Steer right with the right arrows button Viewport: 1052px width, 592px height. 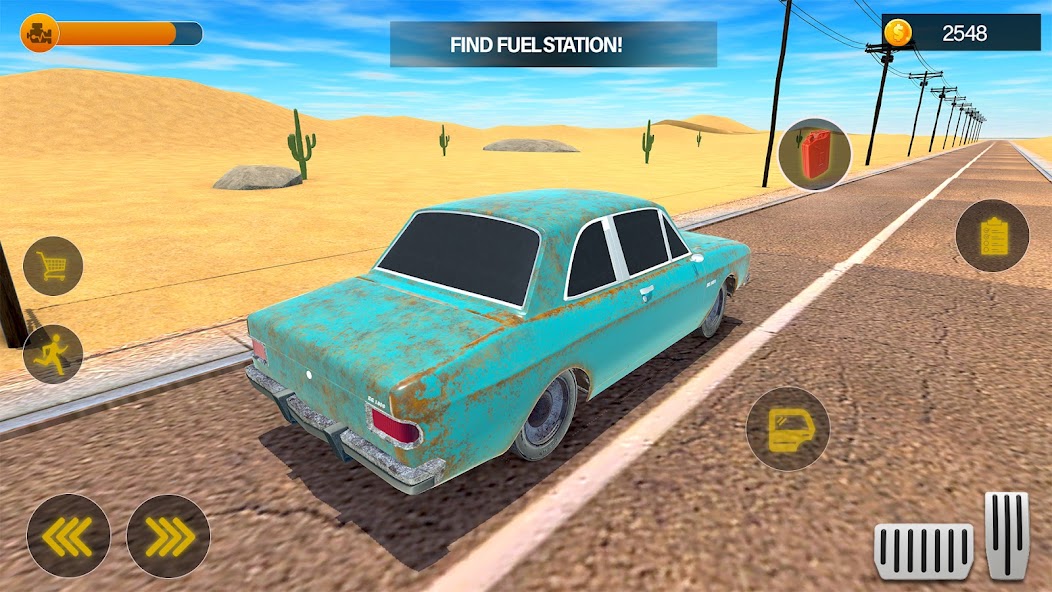pos(168,536)
